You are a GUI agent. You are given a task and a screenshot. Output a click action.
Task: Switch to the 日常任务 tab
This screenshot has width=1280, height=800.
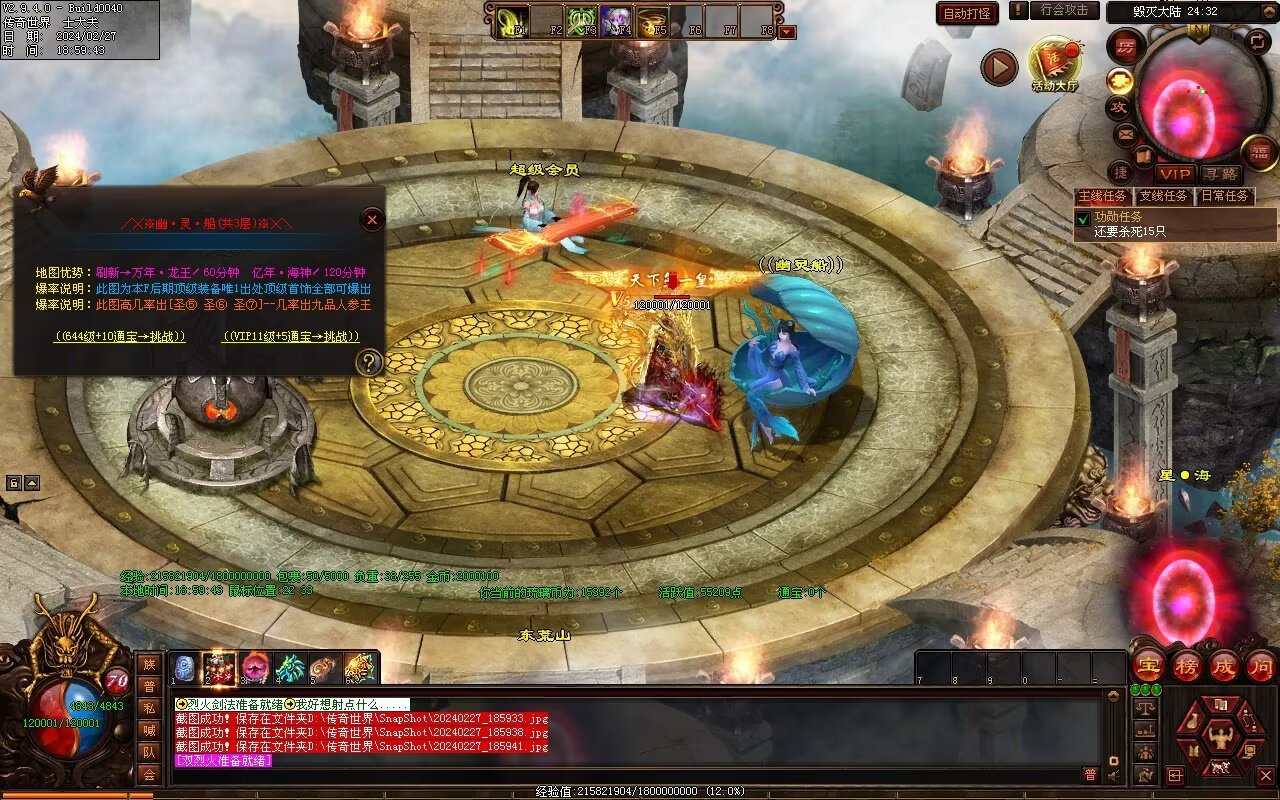(1224, 196)
